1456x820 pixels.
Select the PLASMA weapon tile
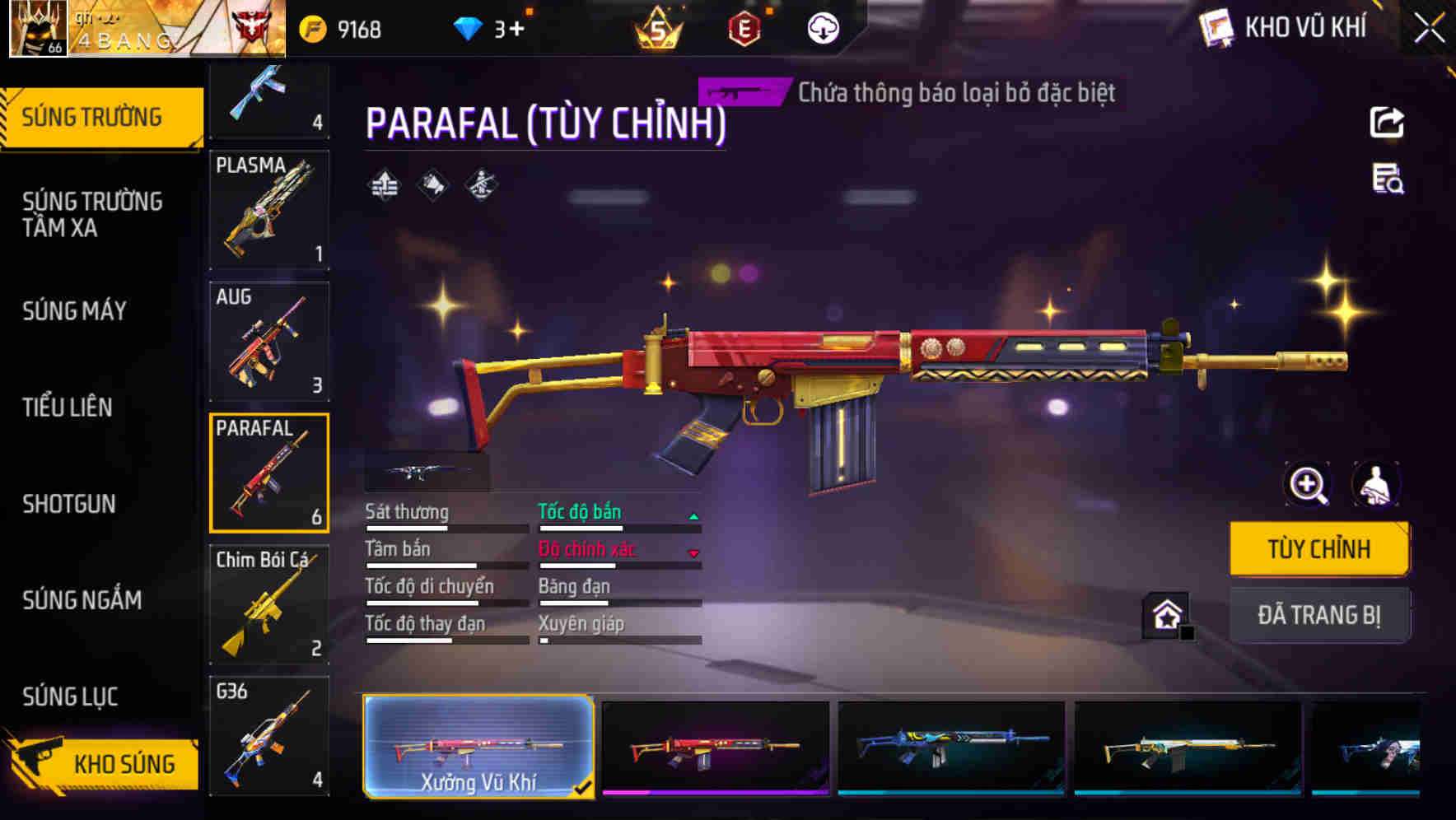pyautogui.click(x=269, y=210)
